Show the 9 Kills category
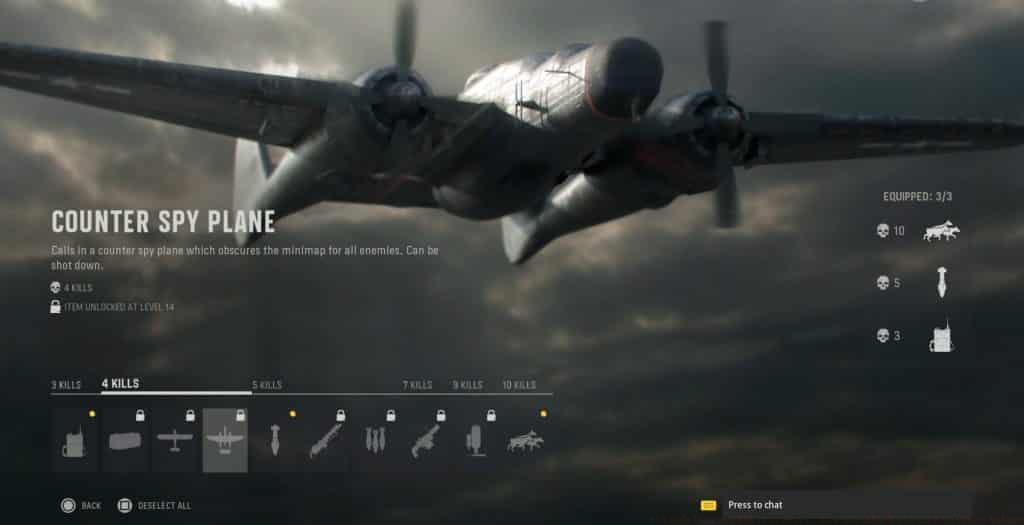Image resolution: width=1024 pixels, height=525 pixels. point(467,385)
